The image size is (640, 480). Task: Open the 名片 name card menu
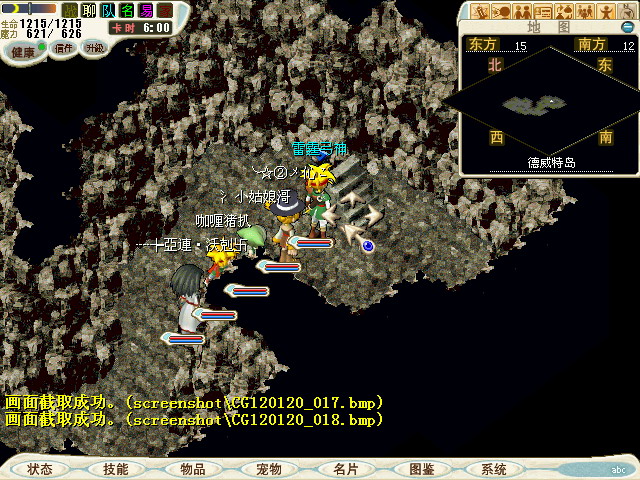coord(345,469)
